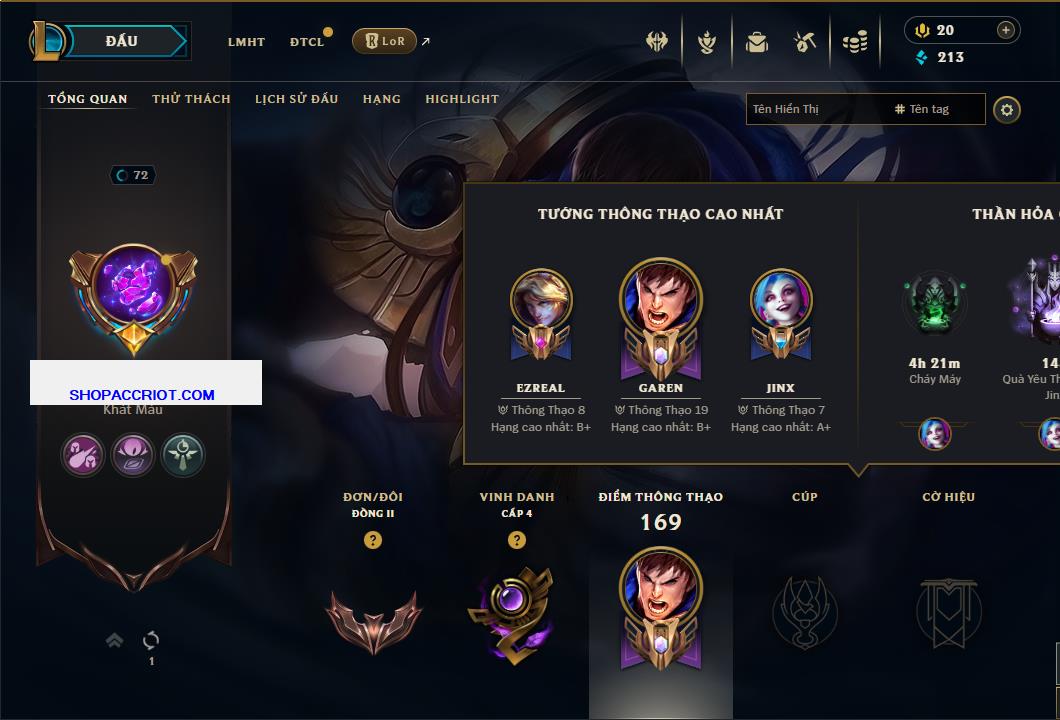Switch to the THỬ THÁCH tab
Screen dimensions: 1060x720
191,99
